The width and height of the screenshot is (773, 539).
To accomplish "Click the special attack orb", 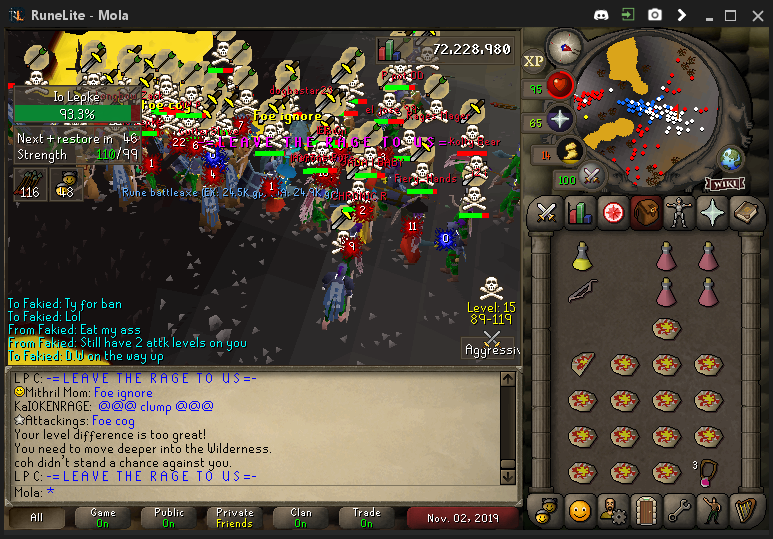I will [x=591, y=177].
